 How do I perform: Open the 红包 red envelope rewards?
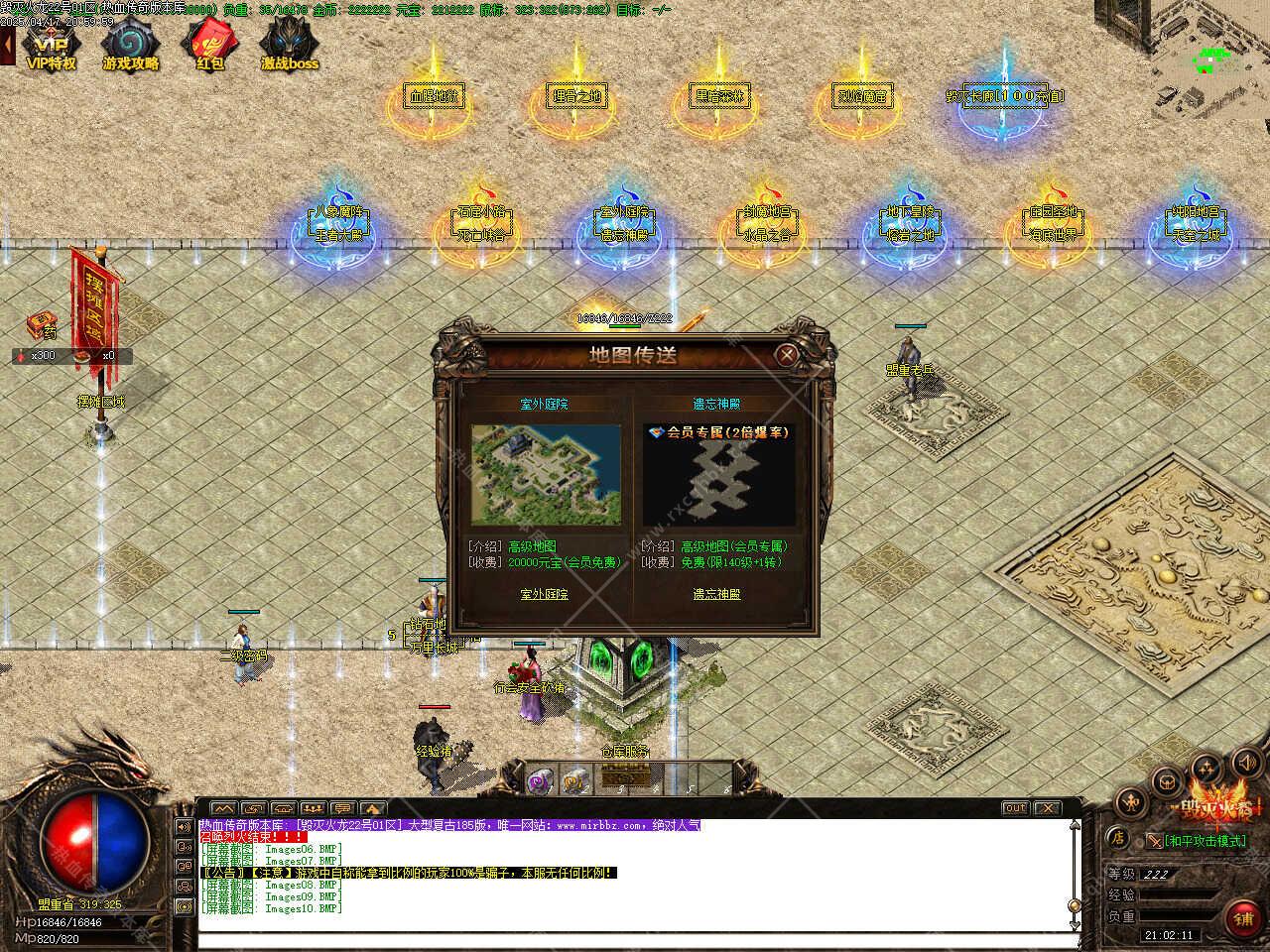(209, 47)
